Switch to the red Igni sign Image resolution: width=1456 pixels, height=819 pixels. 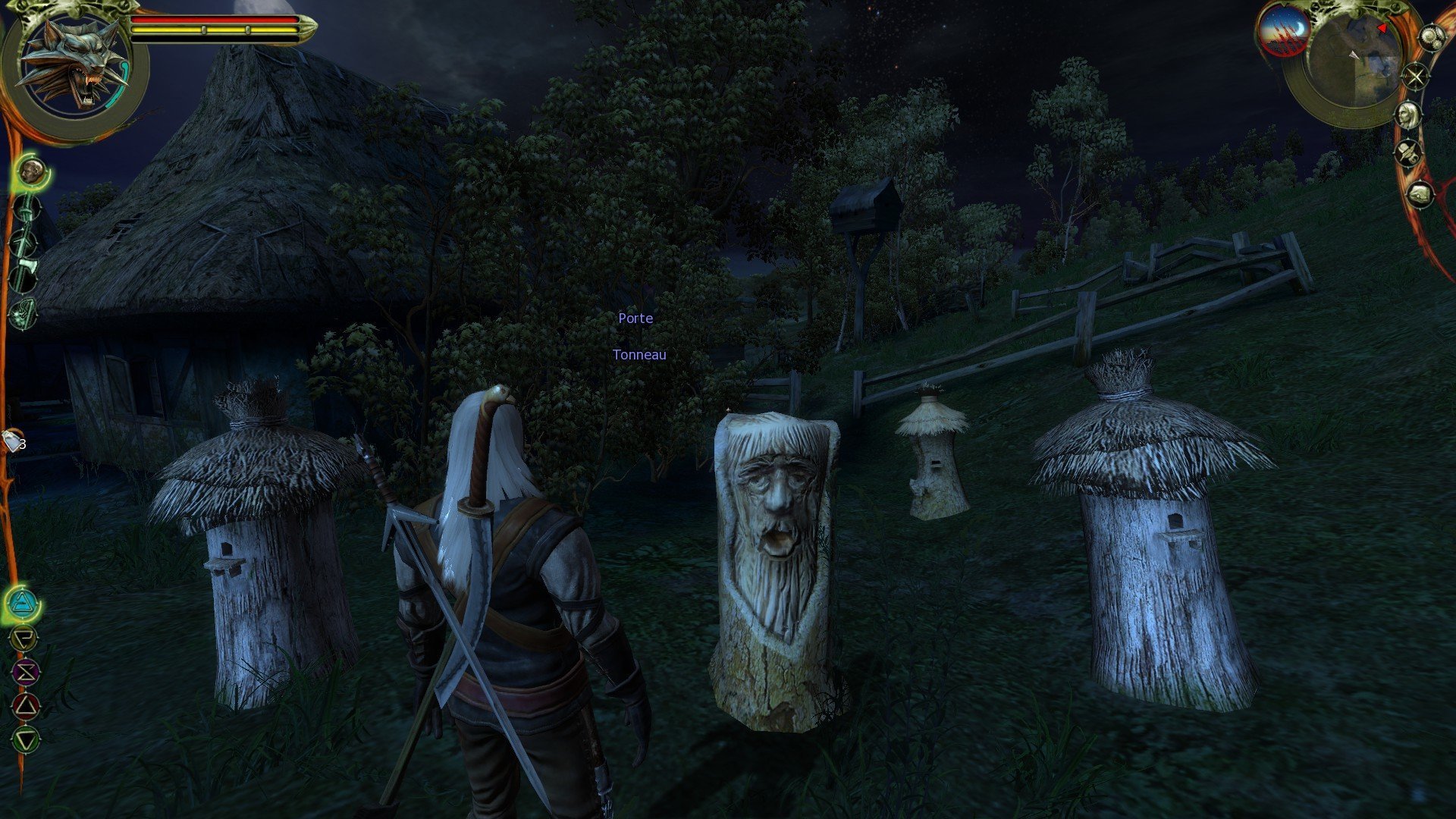pos(26,706)
